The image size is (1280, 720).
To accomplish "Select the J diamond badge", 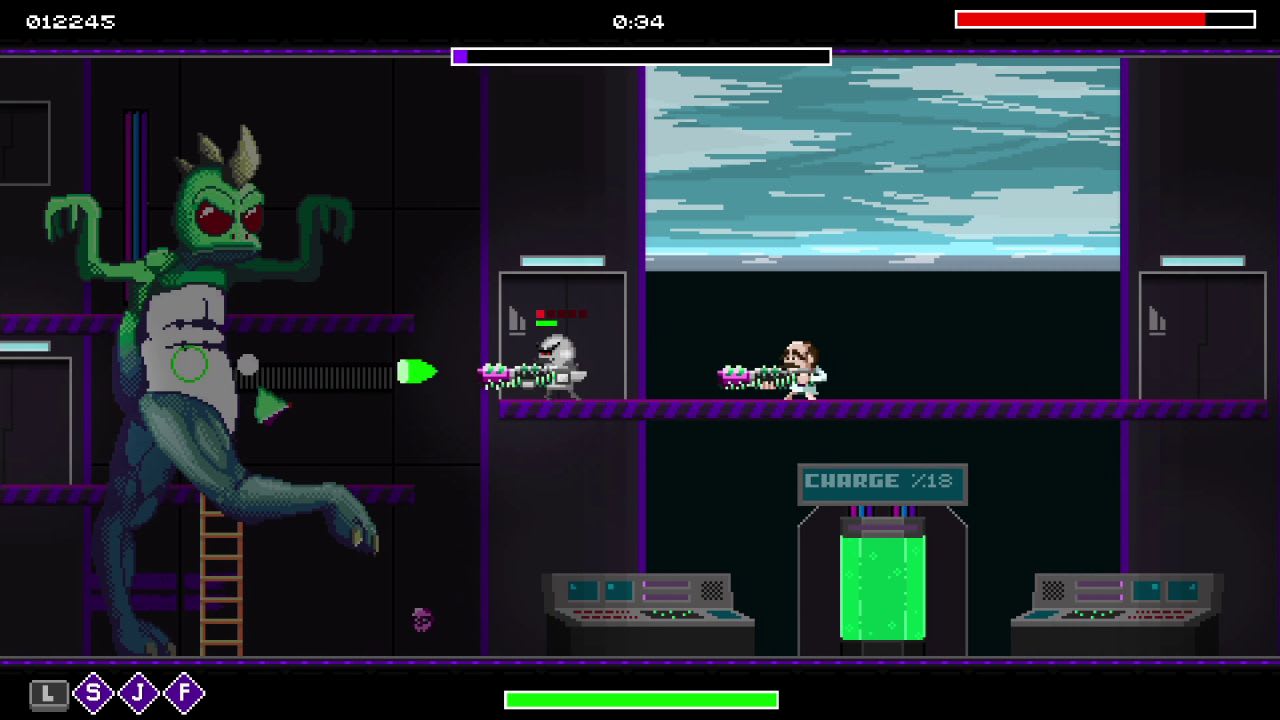I will point(138,693).
